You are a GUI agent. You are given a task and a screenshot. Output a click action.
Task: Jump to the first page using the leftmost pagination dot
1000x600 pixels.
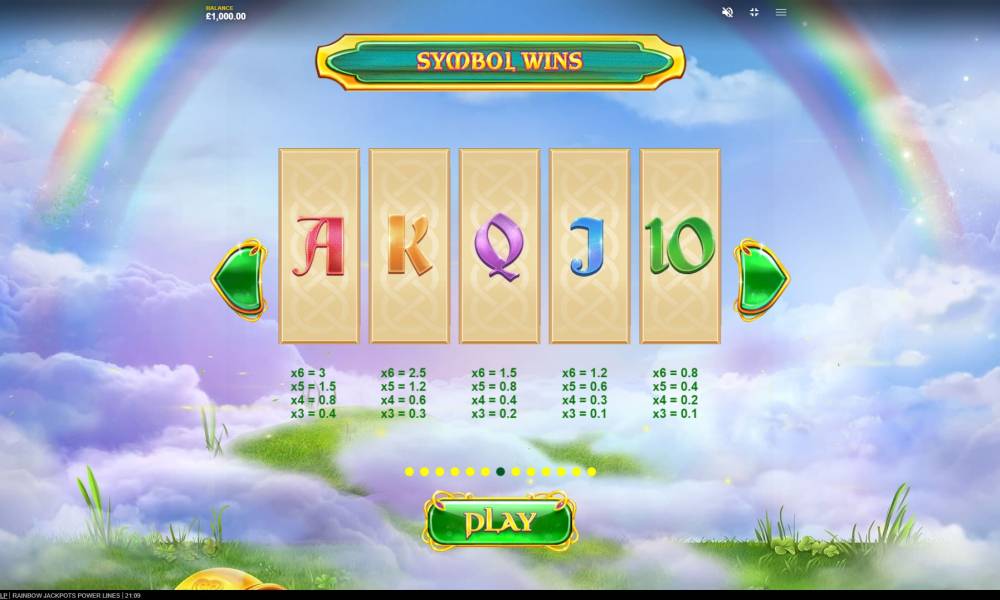[x=409, y=471]
